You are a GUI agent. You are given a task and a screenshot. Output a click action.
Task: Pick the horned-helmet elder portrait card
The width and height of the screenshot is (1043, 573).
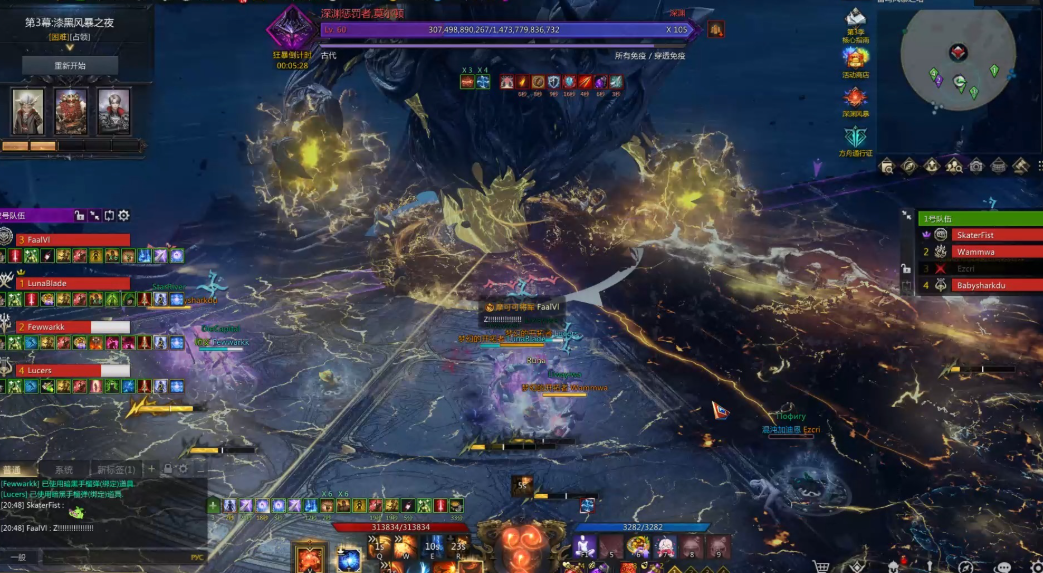point(27,111)
